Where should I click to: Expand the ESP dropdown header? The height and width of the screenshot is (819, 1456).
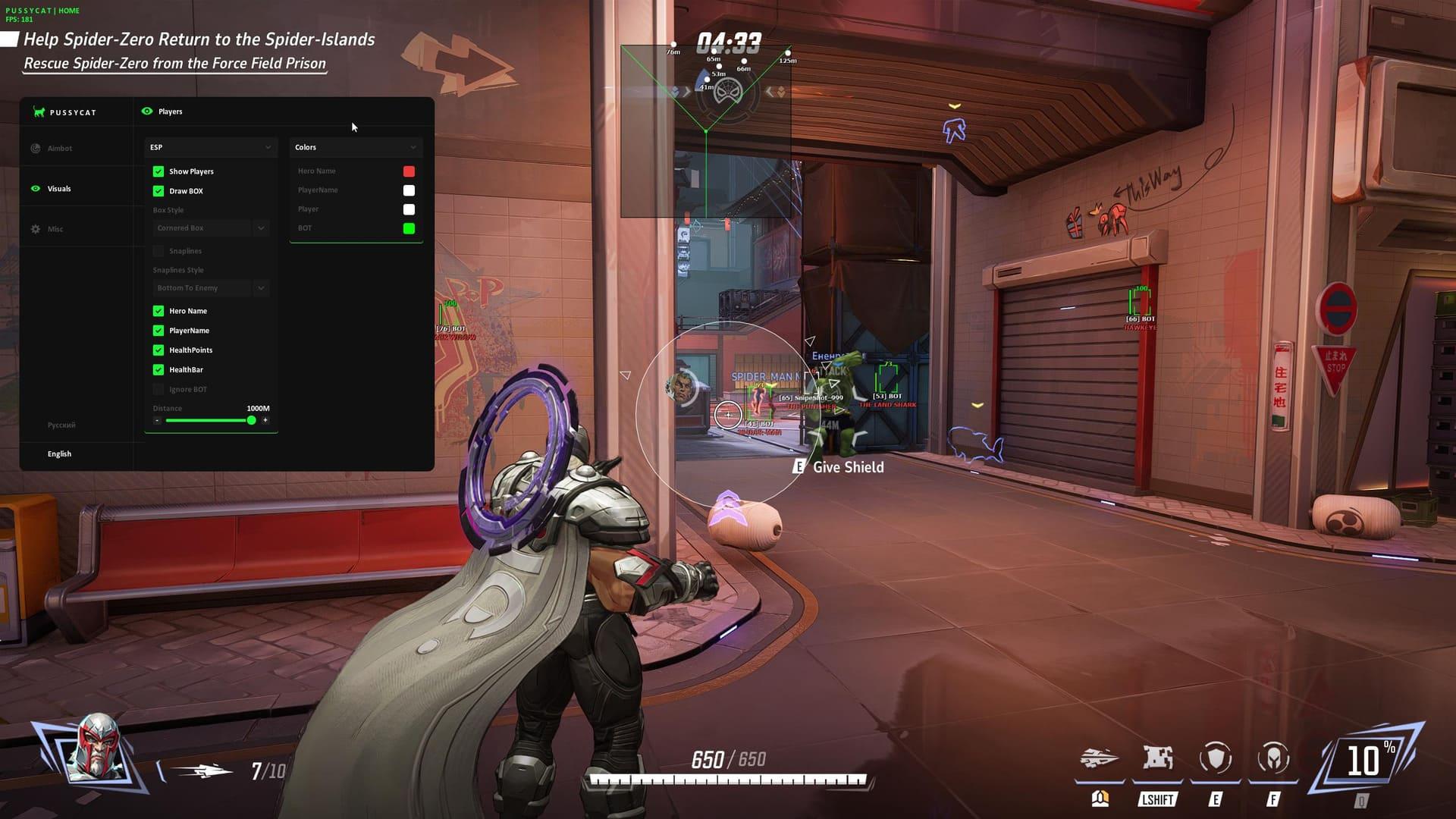[x=210, y=146]
